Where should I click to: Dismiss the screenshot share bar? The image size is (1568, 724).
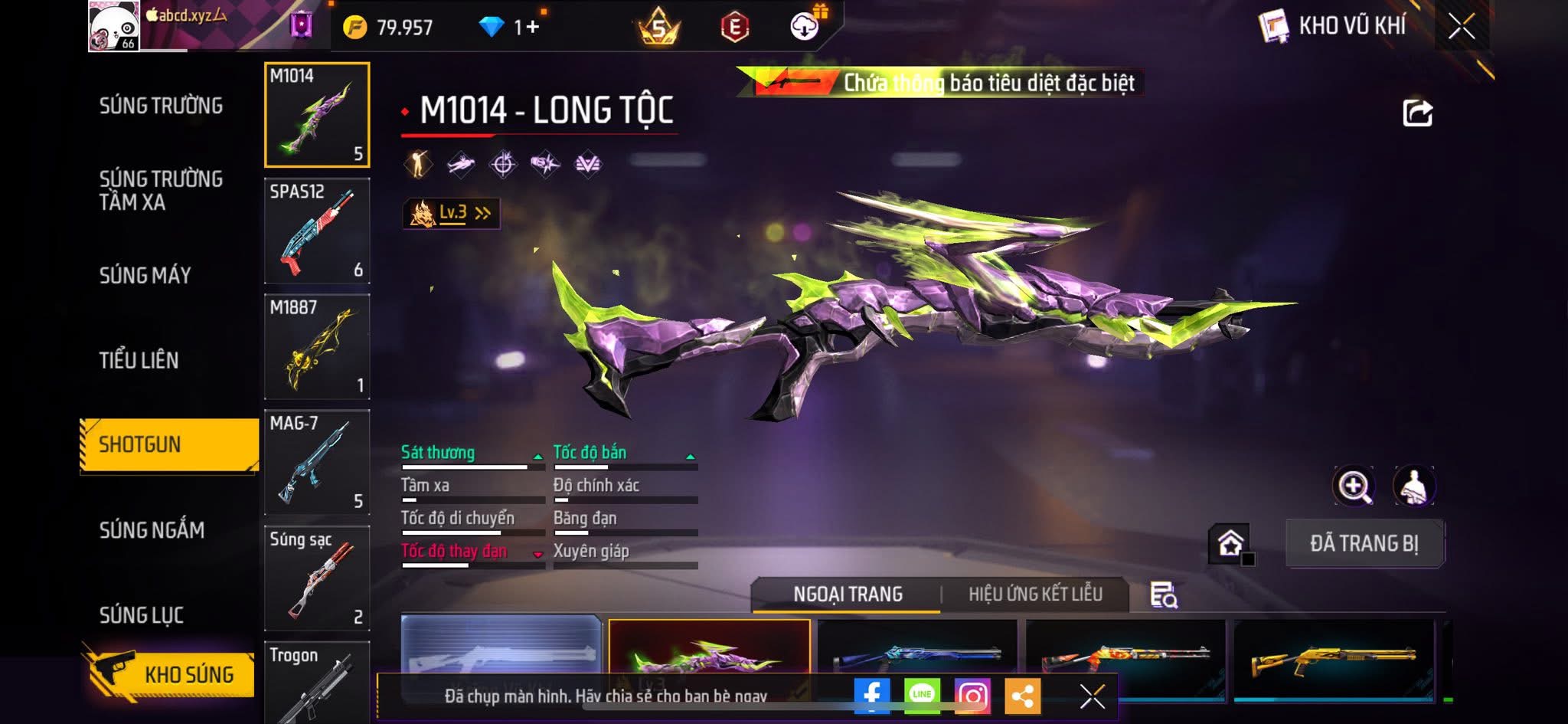(x=1092, y=696)
